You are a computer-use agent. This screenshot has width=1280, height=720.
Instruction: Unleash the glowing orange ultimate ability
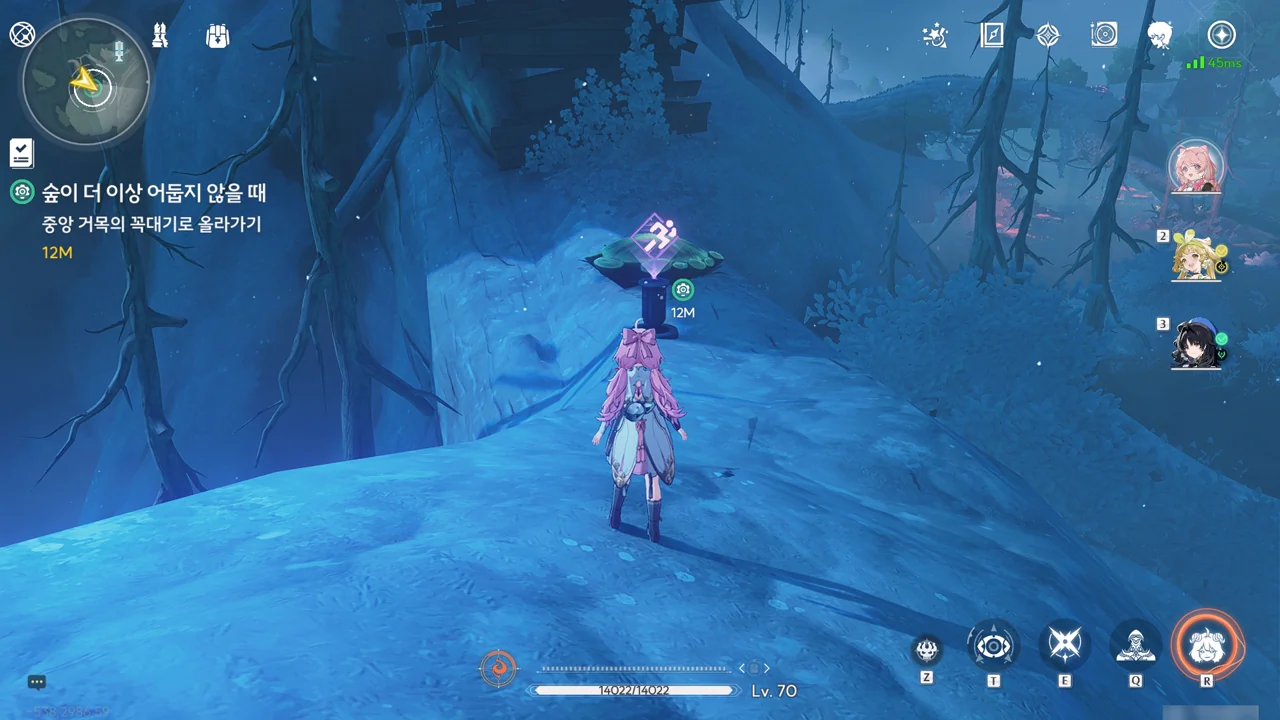[1207, 645]
